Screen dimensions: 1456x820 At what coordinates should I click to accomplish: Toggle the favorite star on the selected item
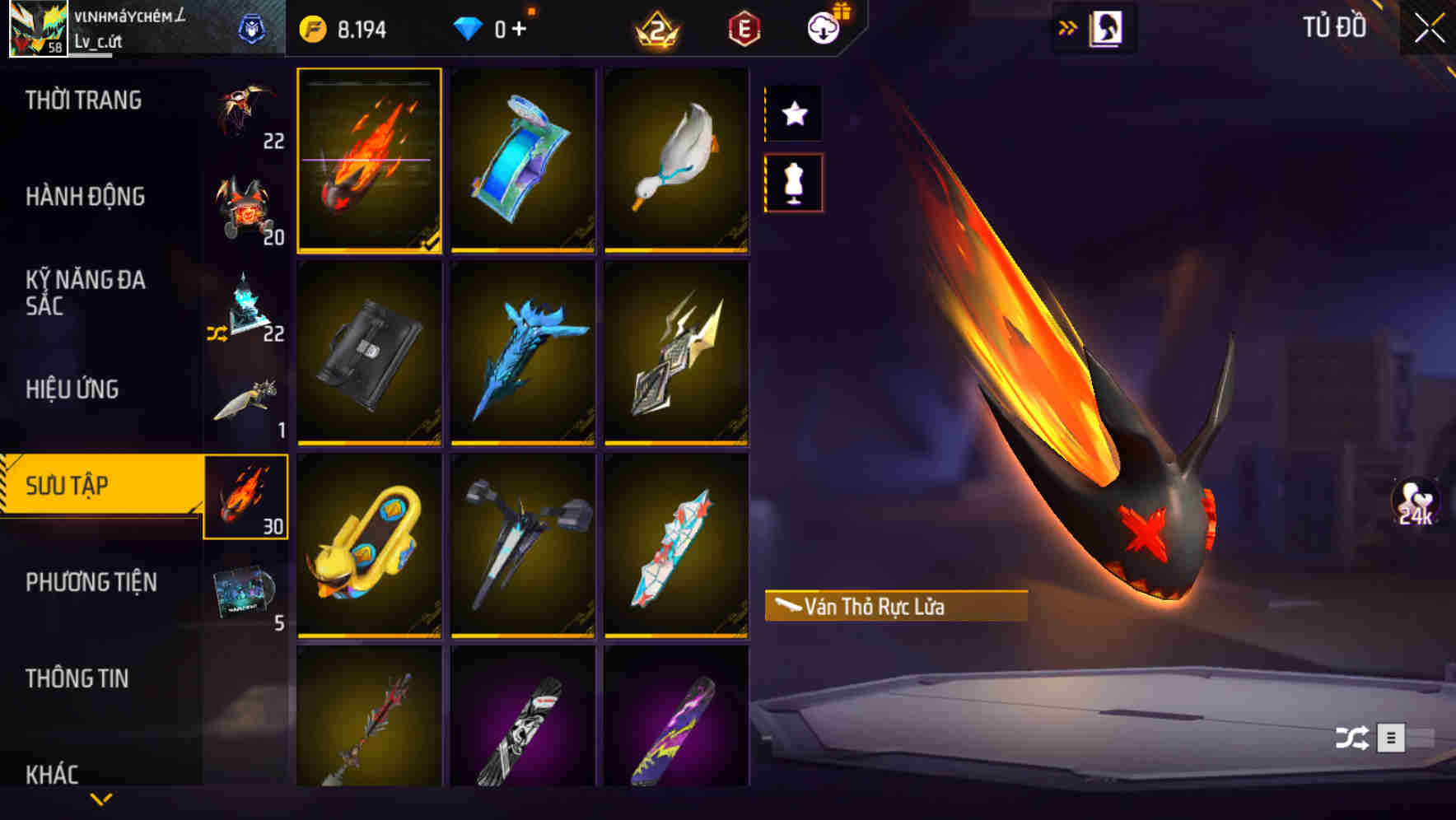point(793,114)
